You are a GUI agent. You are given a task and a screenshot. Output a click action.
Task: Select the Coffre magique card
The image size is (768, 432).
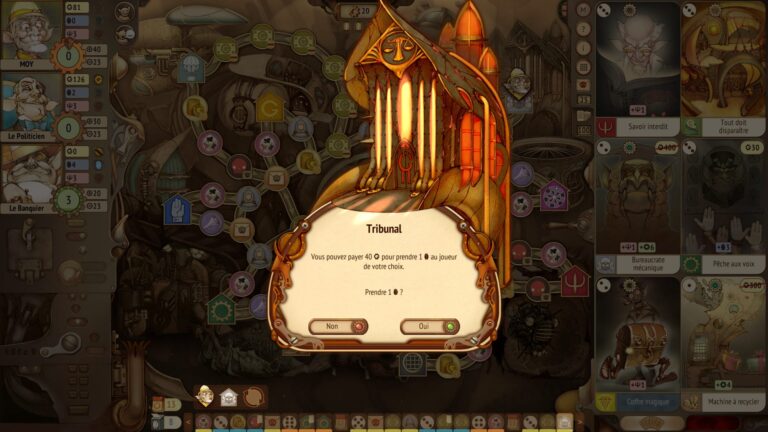(x=638, y=344)
